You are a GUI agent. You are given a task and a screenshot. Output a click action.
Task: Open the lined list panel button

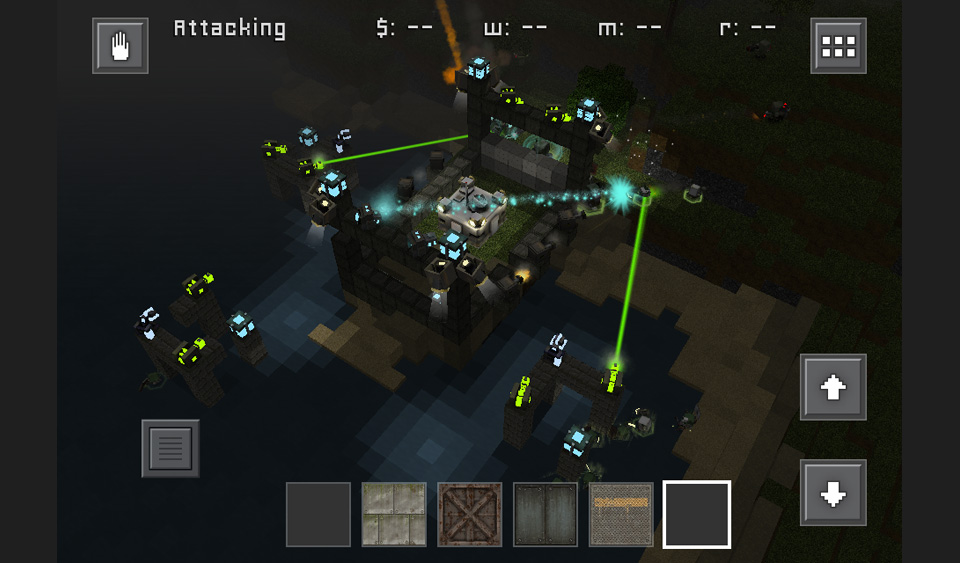point(170,448)
